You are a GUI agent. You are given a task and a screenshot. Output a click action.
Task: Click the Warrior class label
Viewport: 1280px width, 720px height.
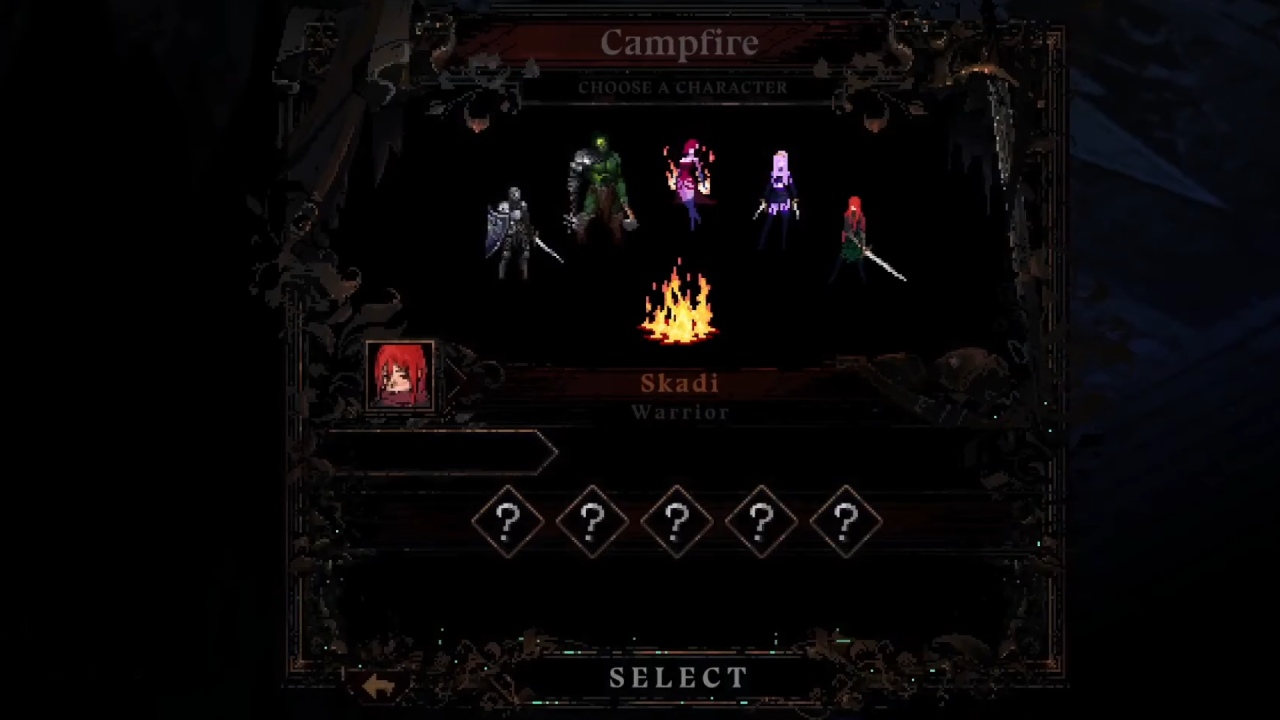click(680, 412)
